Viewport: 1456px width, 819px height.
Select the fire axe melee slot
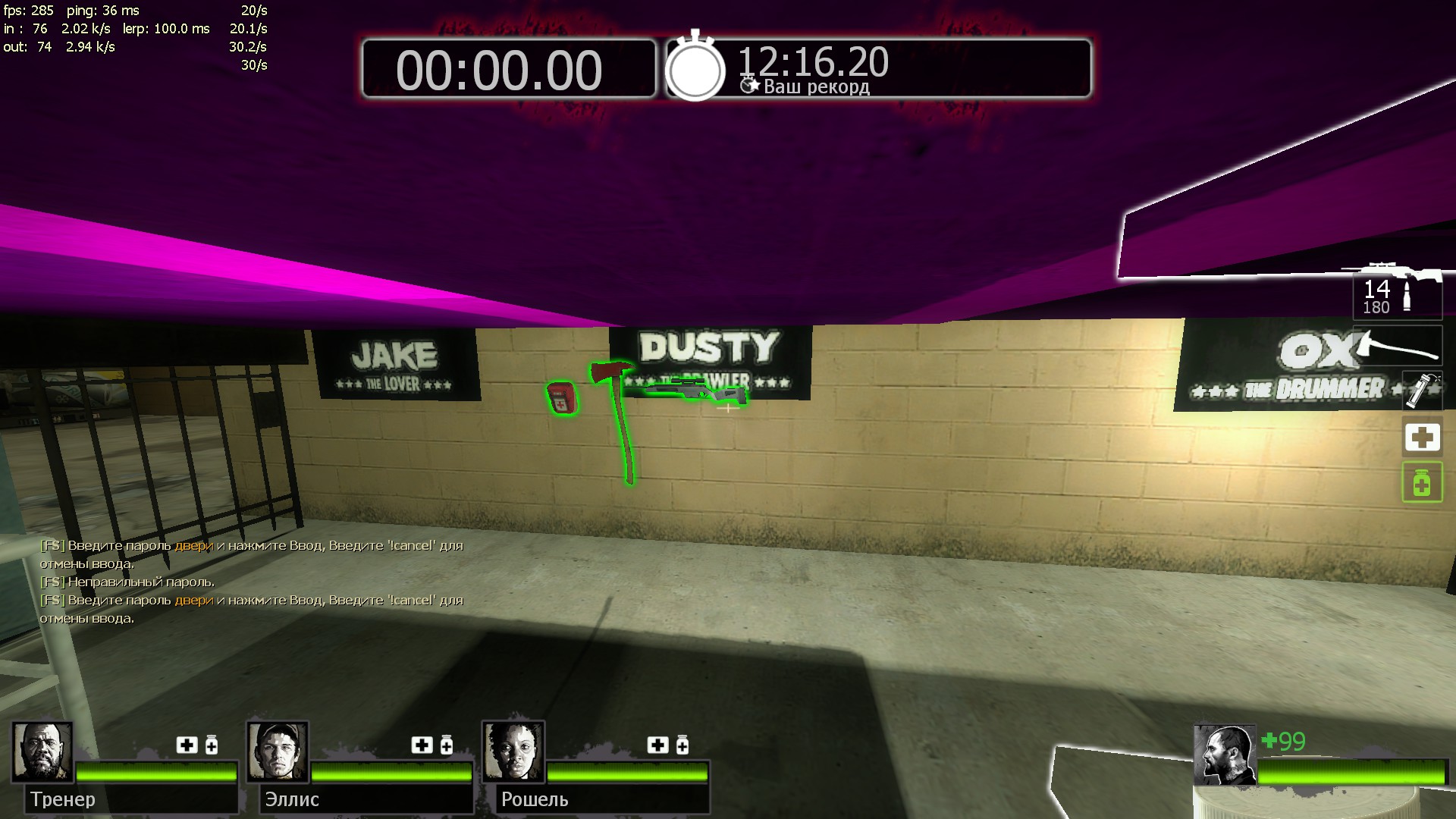pos(1397,347)
